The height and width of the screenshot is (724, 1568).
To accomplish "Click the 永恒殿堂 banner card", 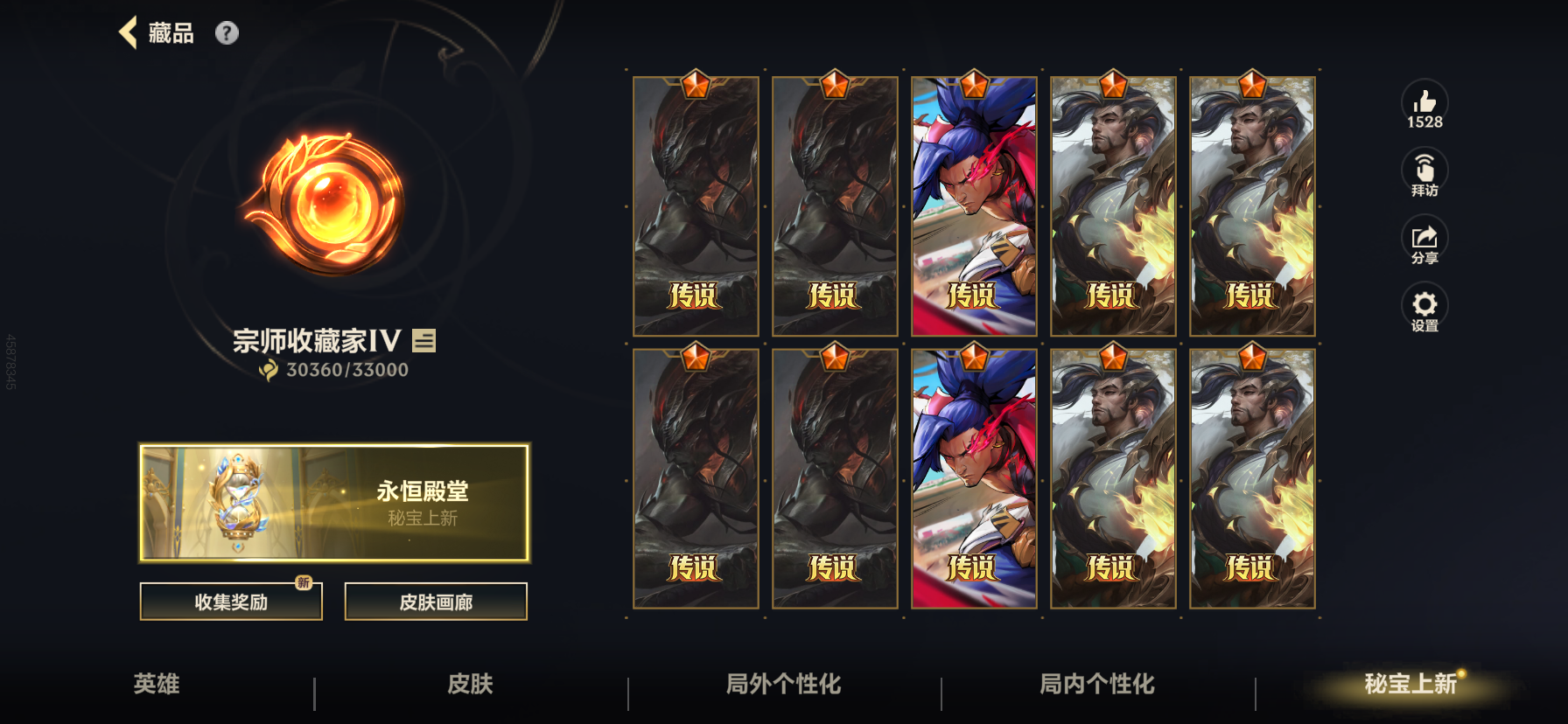I will click(x=335, y=503).
